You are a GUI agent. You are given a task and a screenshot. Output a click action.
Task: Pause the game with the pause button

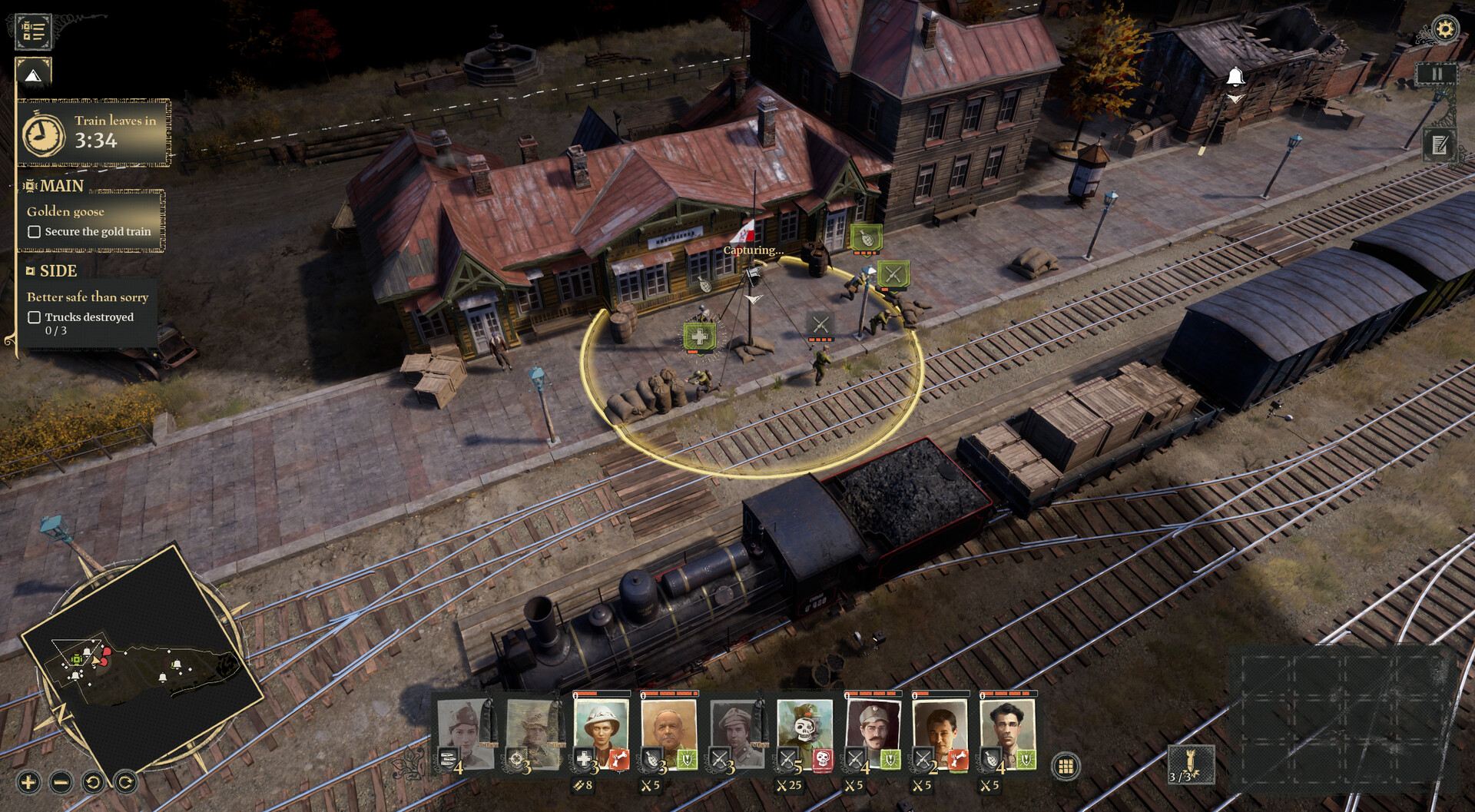pyautogui.click(x=1436, y=75)
